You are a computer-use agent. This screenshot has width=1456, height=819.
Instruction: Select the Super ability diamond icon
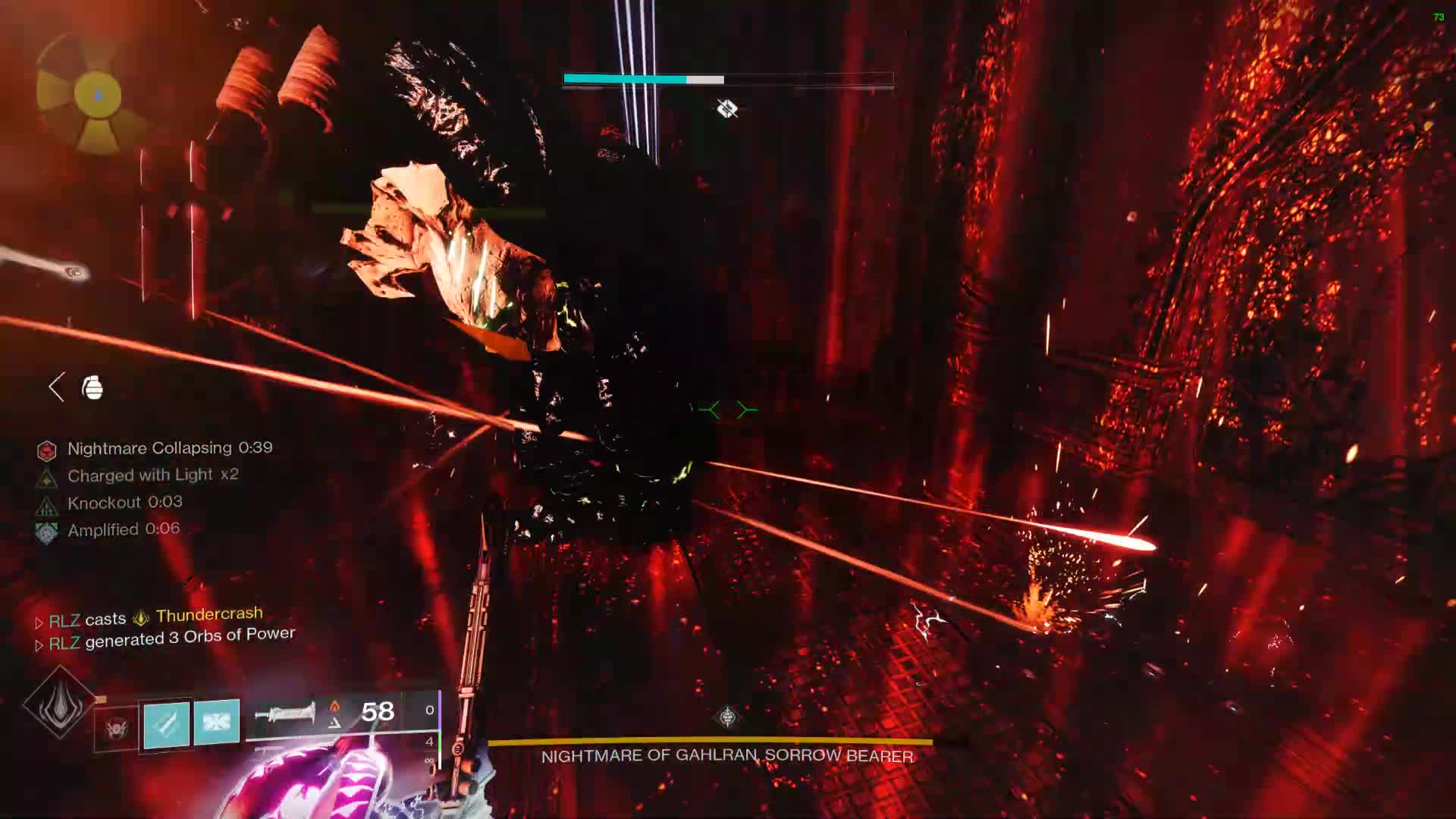59,703
